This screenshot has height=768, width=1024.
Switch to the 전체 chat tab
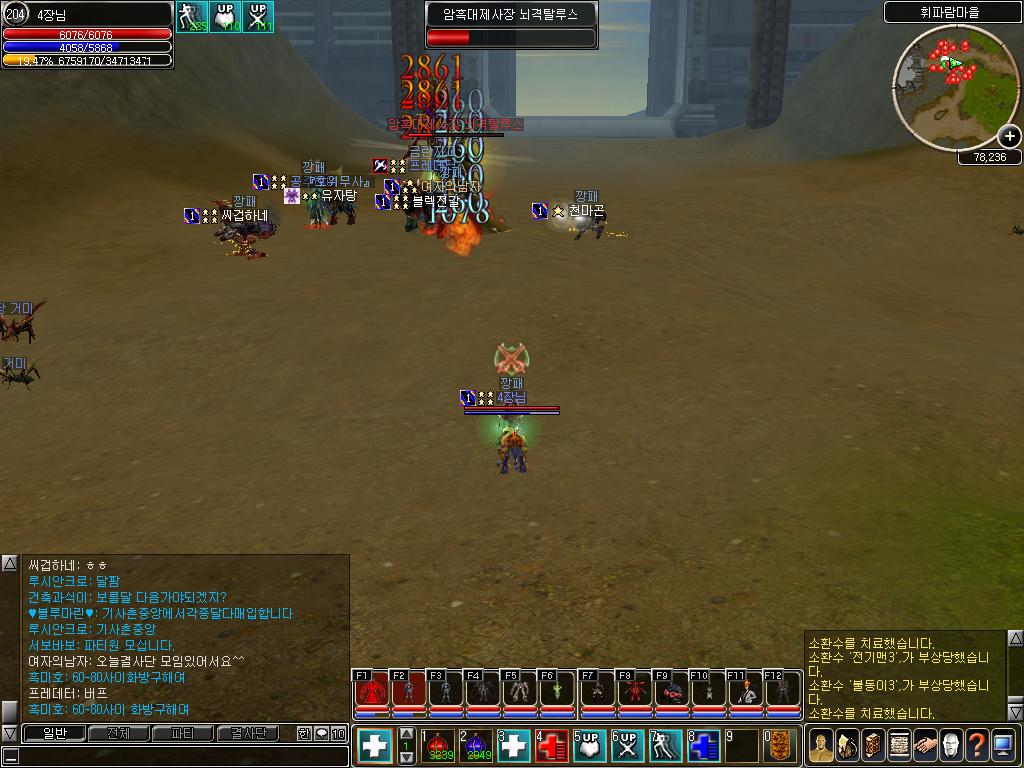point(118,733)
